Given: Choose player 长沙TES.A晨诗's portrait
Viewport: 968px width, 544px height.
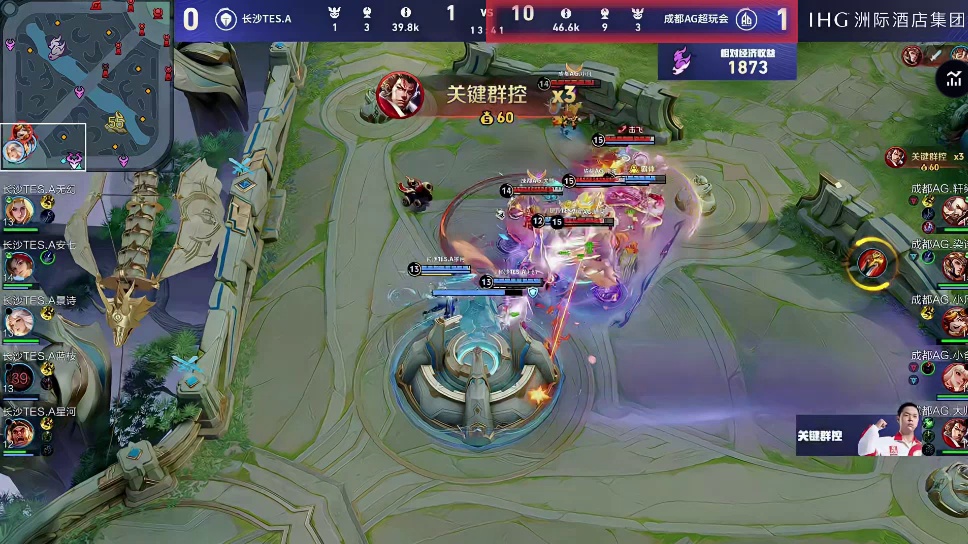Looking at the screenshot, I should [20, 321].
